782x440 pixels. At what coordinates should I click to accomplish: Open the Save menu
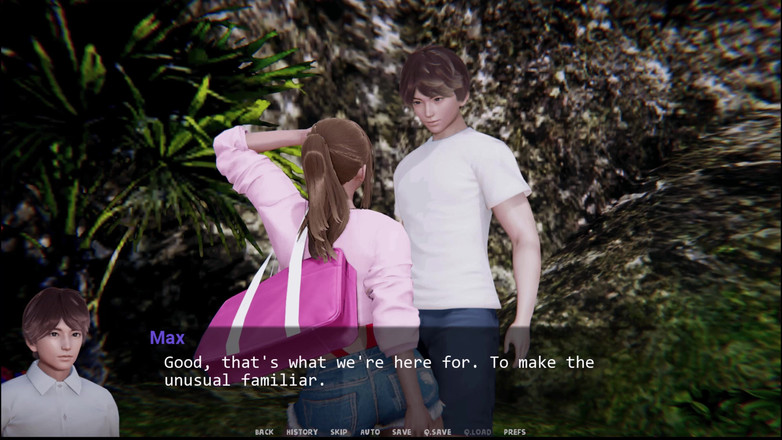pos(401,432)
